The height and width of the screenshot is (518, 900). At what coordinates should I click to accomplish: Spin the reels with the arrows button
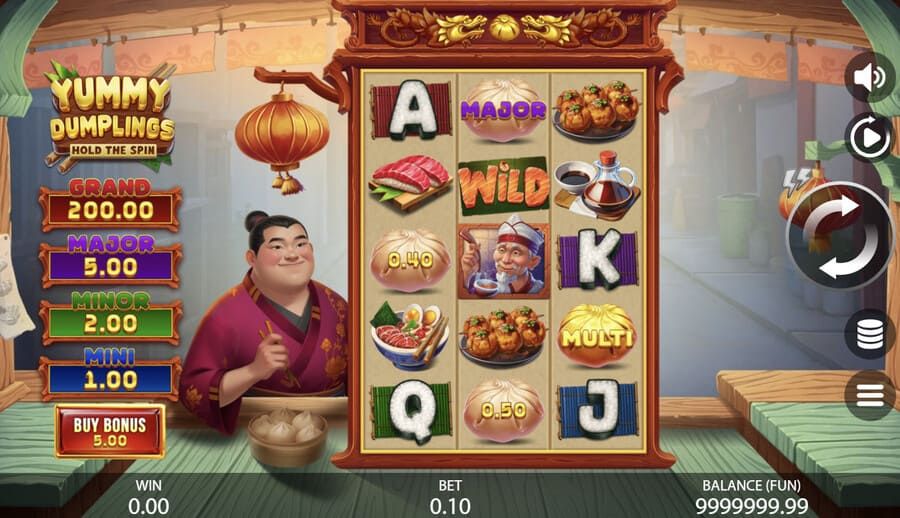[839, 236]
